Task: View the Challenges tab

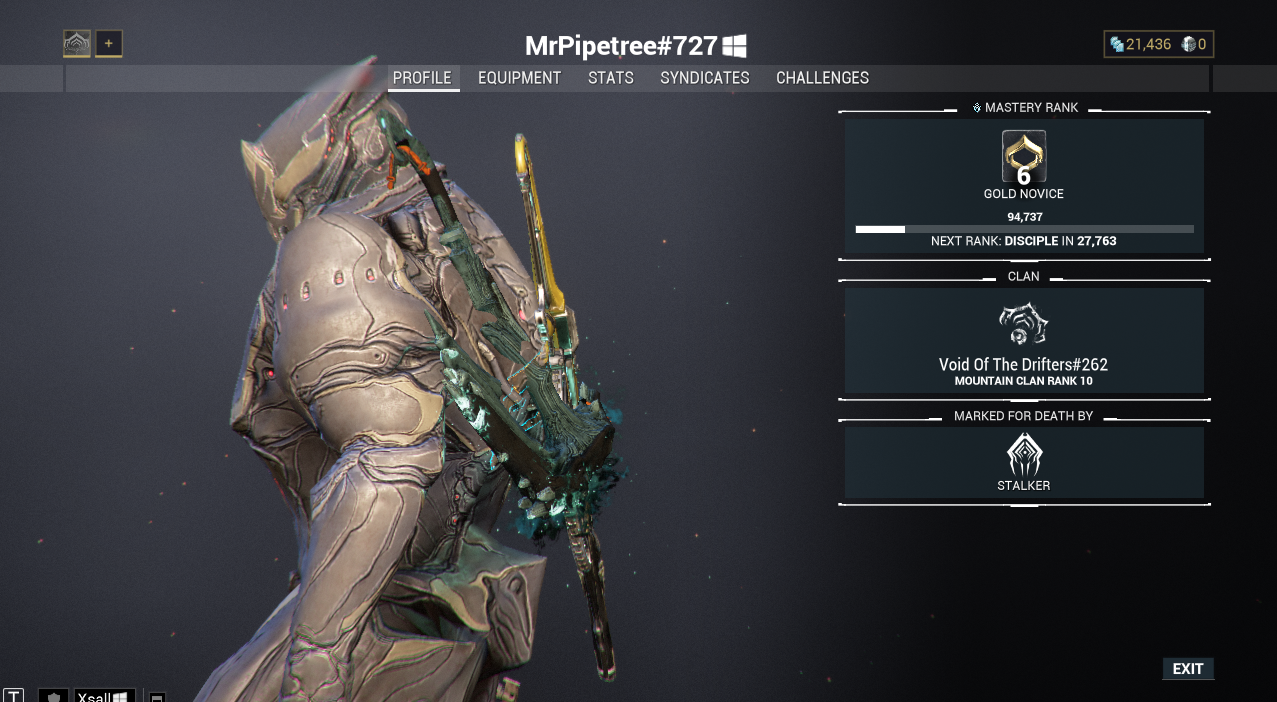Action: 822,78
